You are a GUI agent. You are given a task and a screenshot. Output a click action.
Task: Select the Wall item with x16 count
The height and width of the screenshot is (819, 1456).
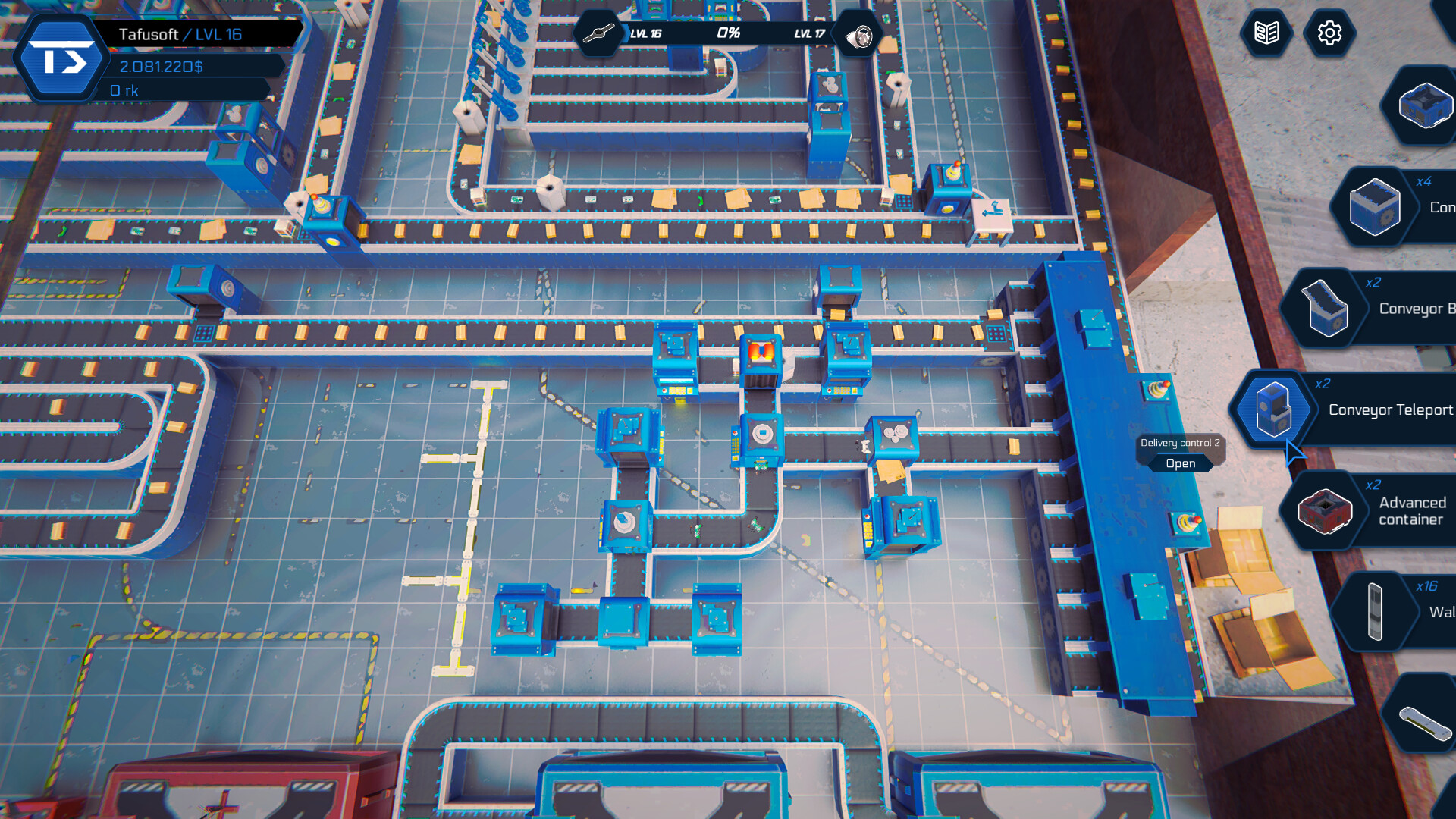[x=1376, y=610]
